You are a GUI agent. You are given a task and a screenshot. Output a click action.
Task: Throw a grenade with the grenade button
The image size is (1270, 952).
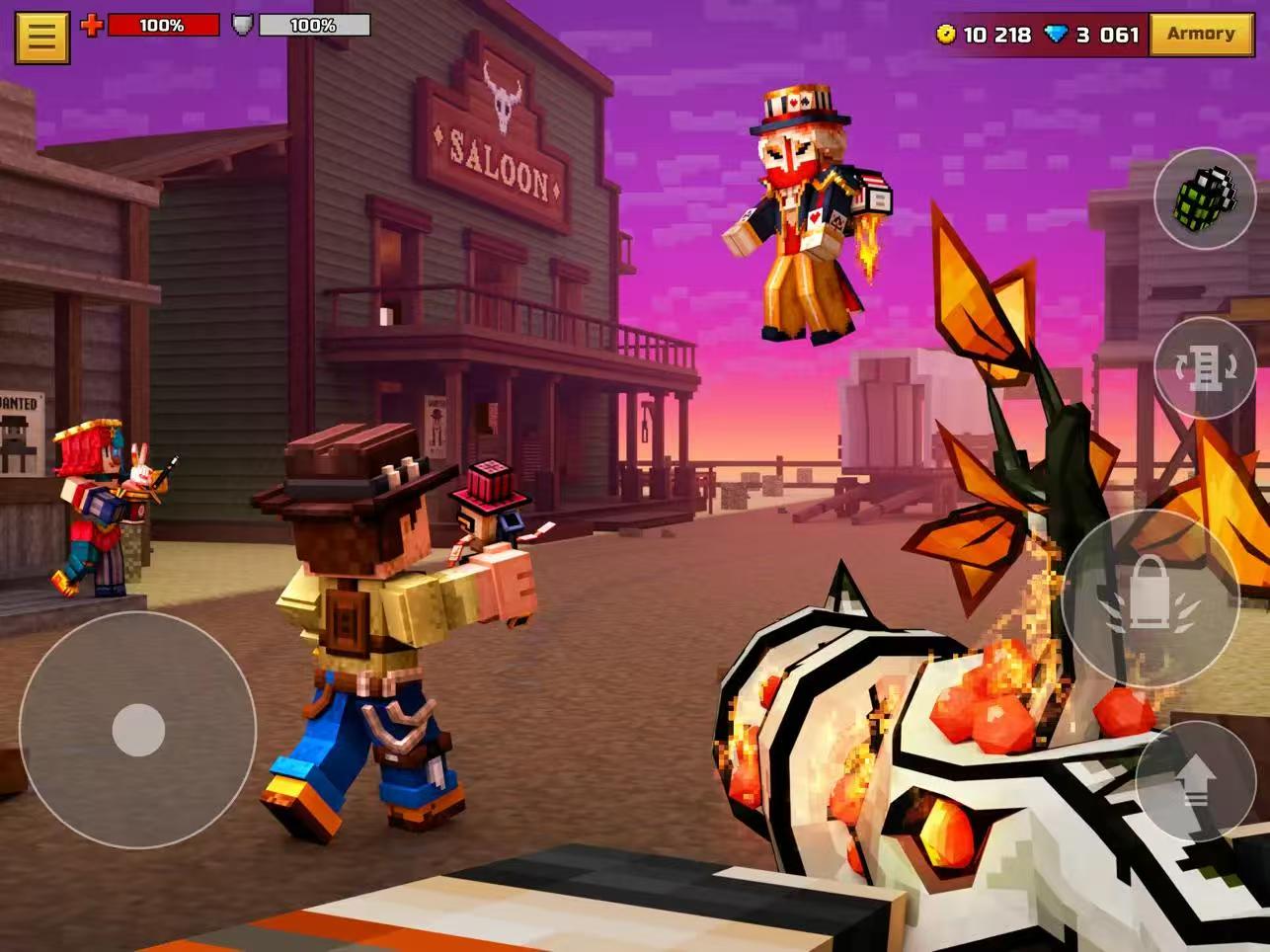[1204, 198]
